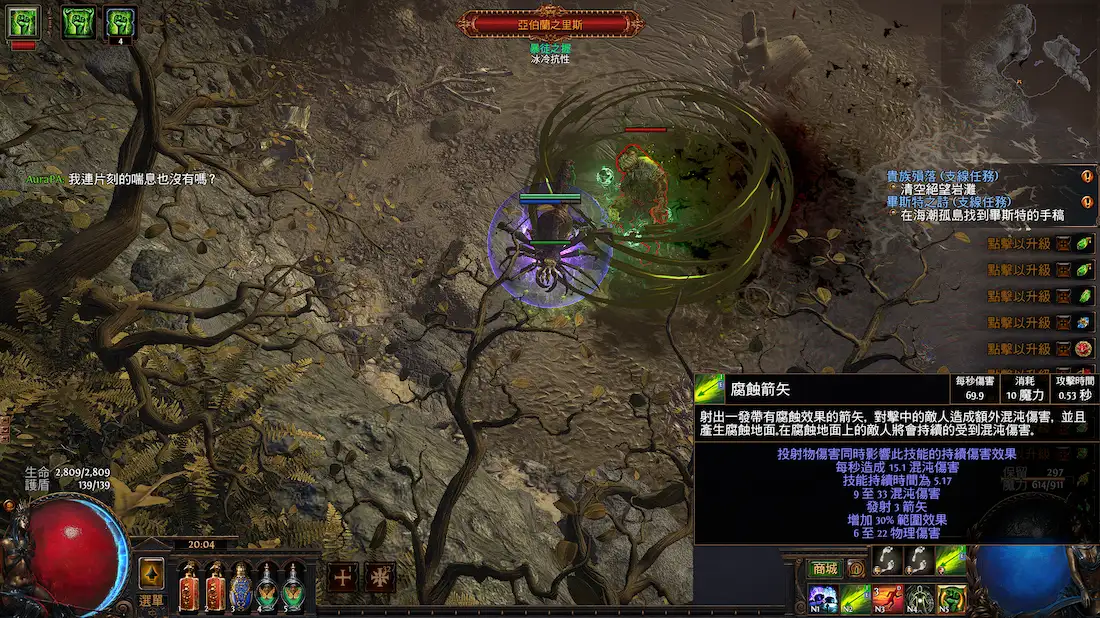Activate the N3 red running skill
This screenshot has width=1100, height=618.
click(888, 598)
